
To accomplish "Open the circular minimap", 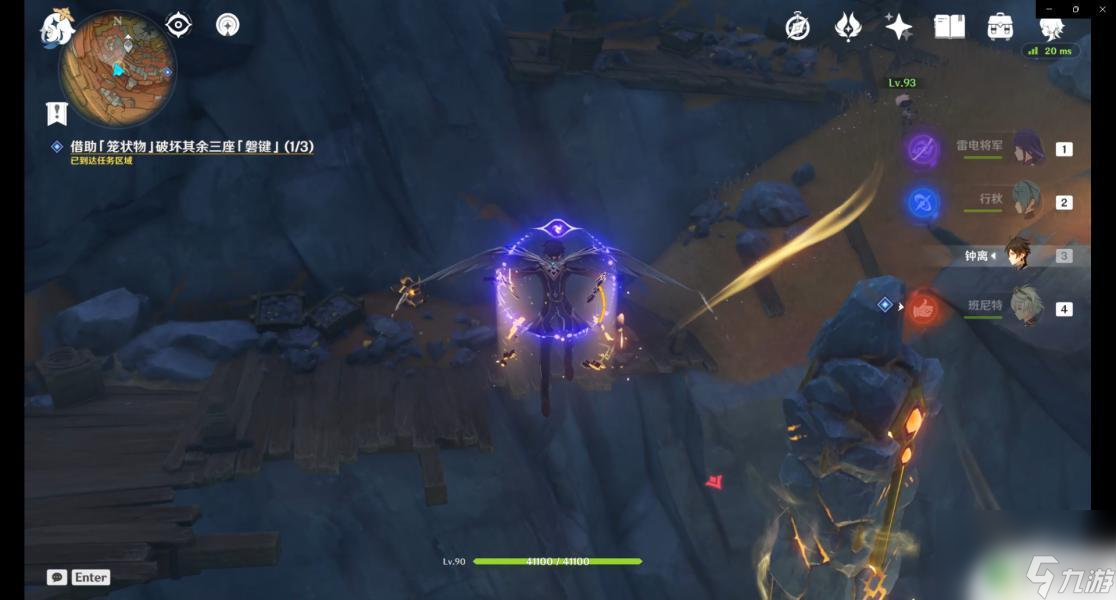I will point(118,70).
